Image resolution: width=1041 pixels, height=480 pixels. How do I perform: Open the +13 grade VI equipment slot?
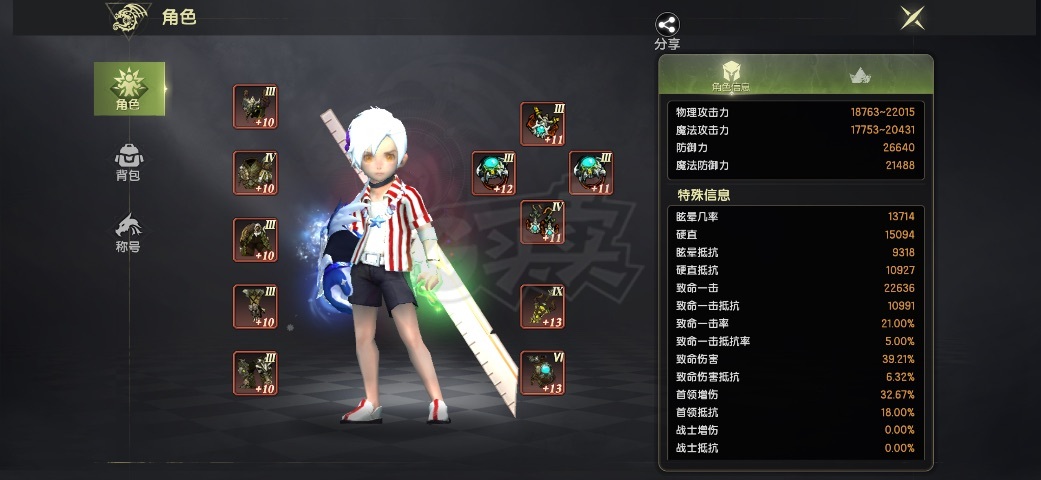[543, 373]
